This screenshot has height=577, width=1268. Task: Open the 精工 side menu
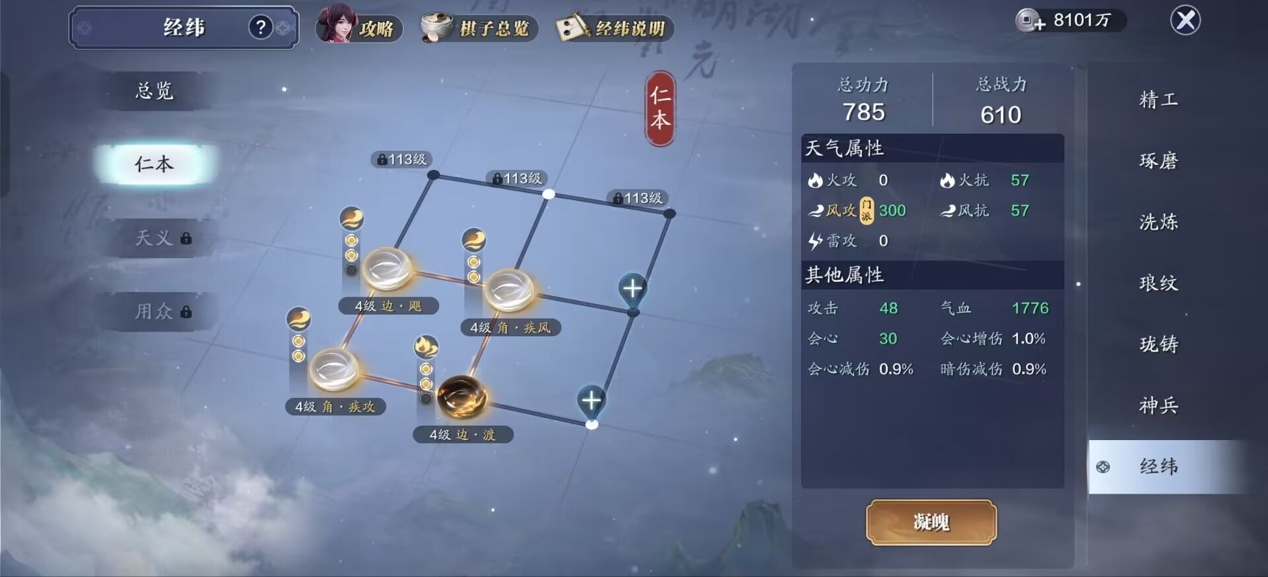coord(1158,99)
